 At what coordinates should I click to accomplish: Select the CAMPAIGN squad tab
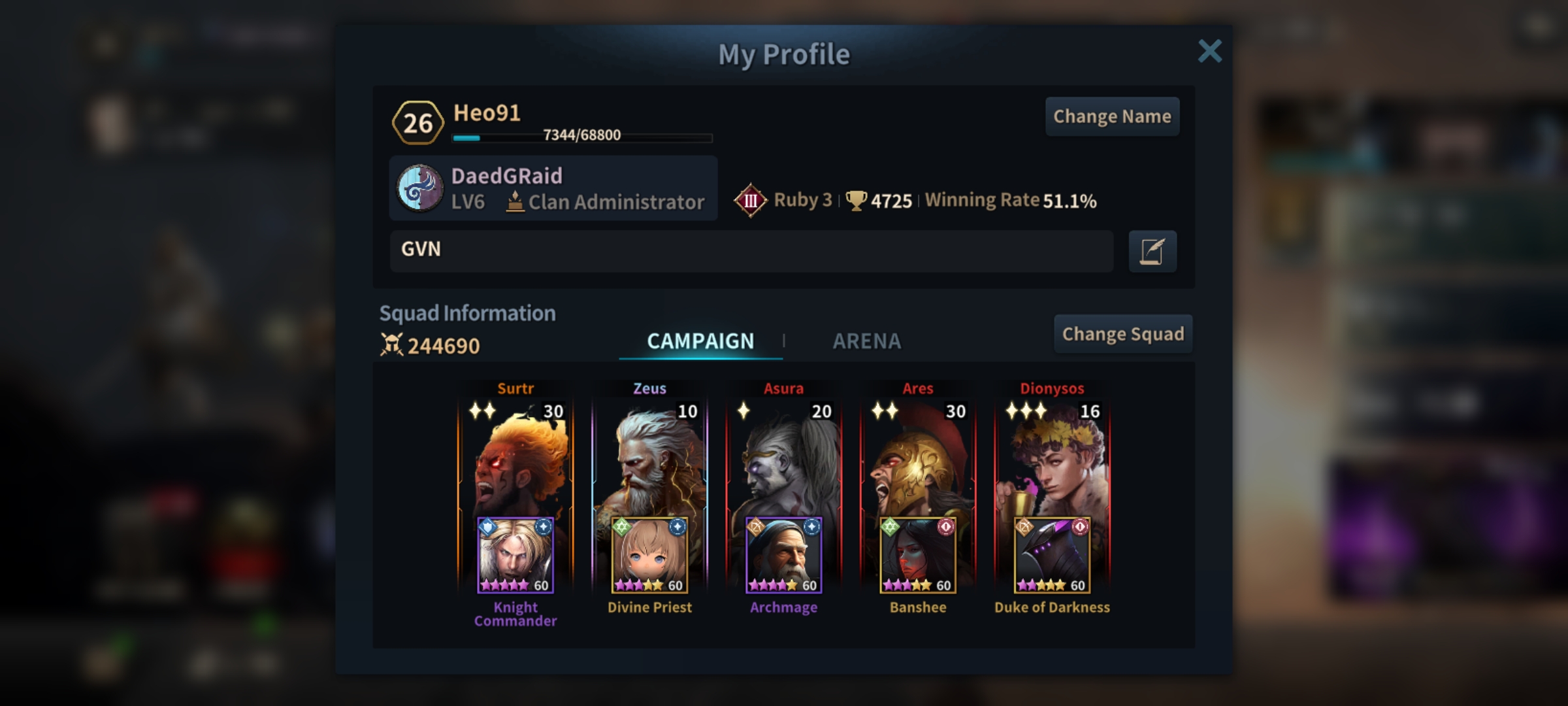coord(700,341)
